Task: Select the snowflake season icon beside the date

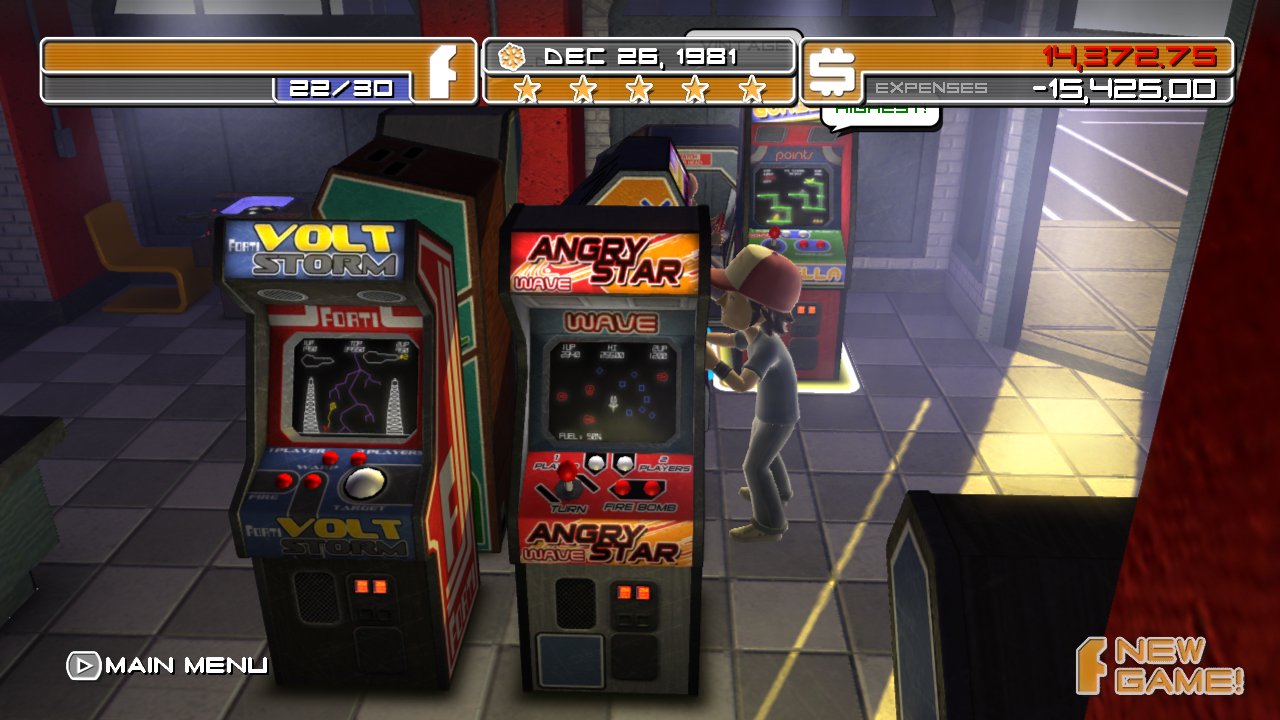Action: [511, 59]
